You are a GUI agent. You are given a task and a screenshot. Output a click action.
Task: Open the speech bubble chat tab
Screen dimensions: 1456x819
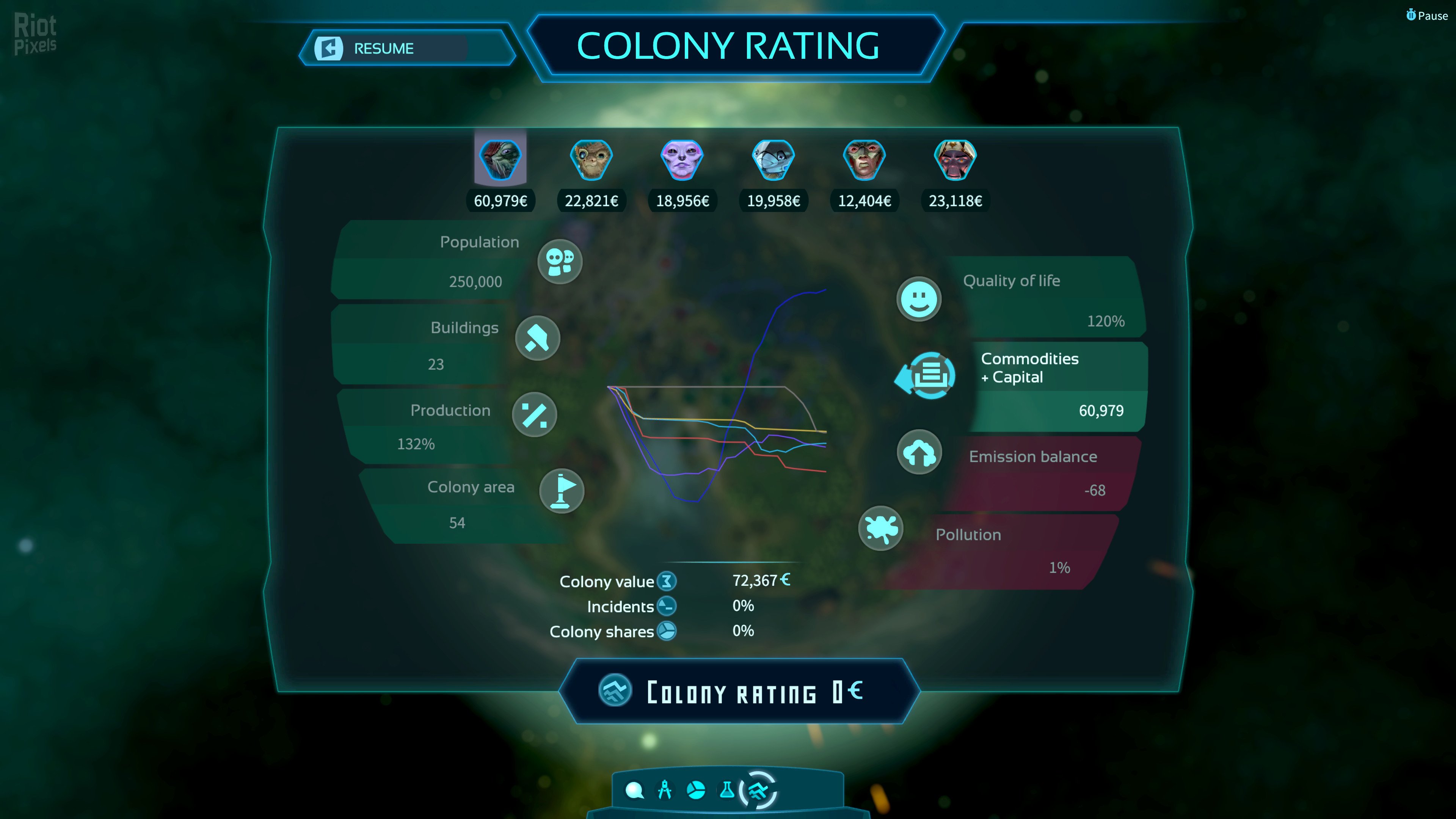(634, 790)
